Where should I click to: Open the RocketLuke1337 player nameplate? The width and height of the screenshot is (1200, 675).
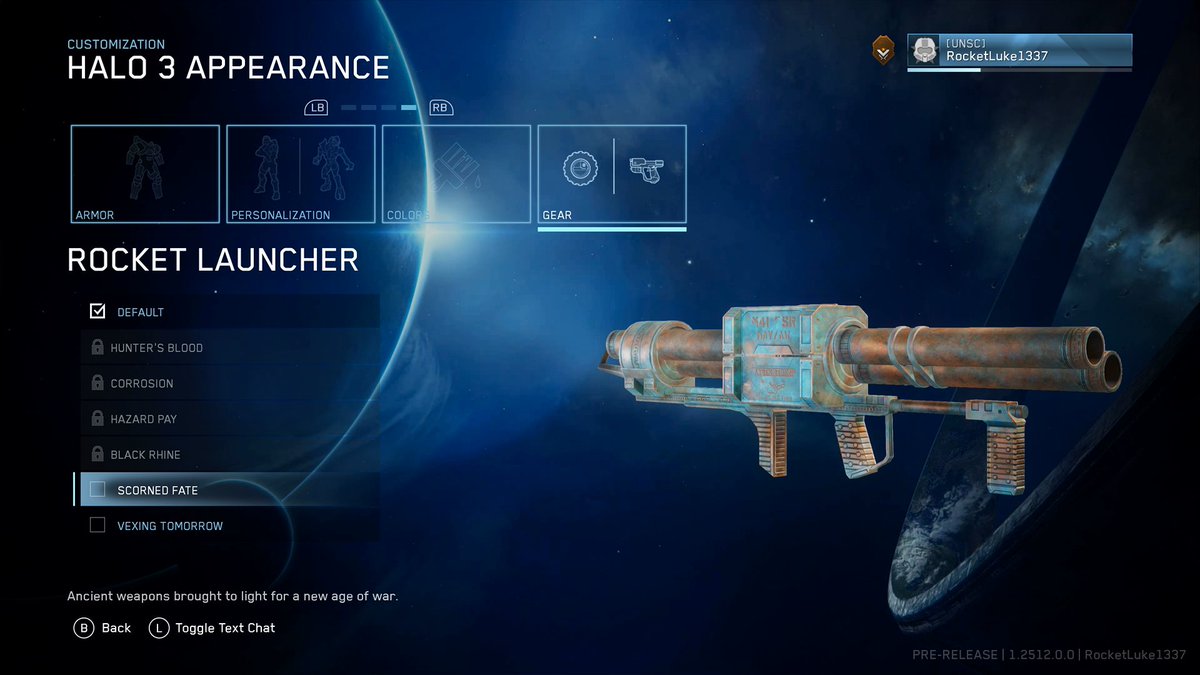tap(1019, 51)
